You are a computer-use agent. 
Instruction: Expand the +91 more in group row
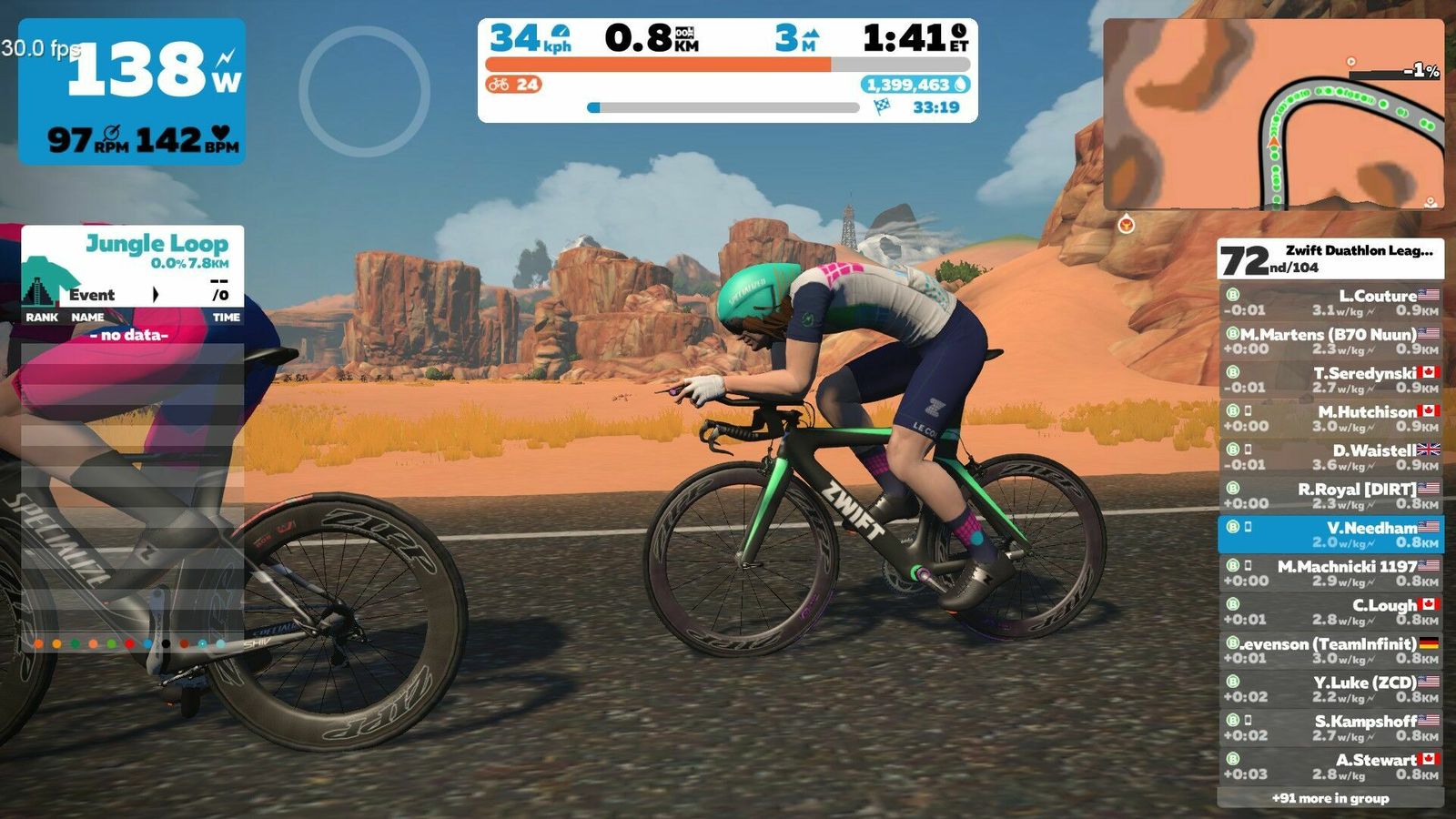pos(1330,798)
